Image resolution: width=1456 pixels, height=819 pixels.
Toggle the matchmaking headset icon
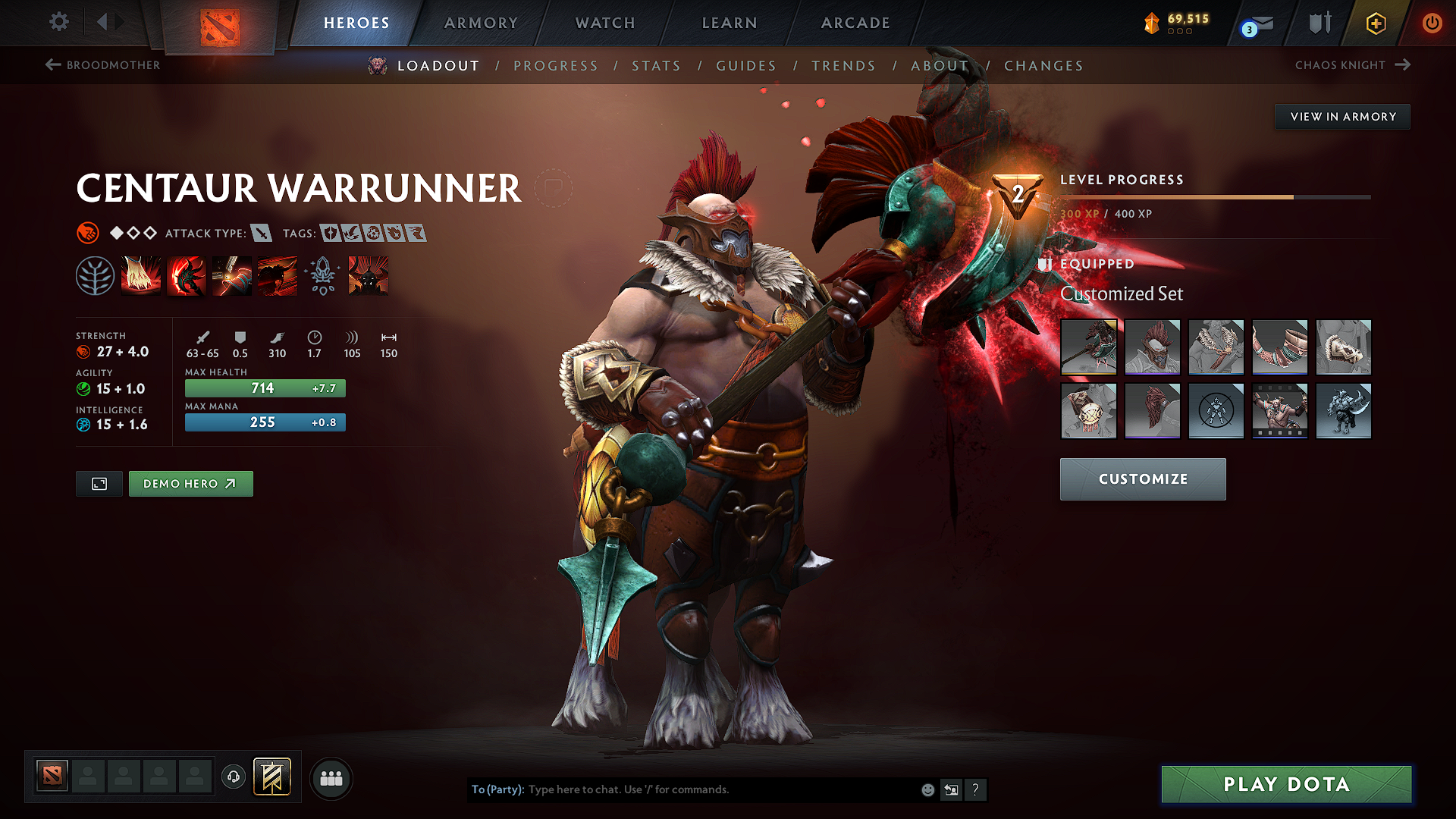[x=234, y=776]
